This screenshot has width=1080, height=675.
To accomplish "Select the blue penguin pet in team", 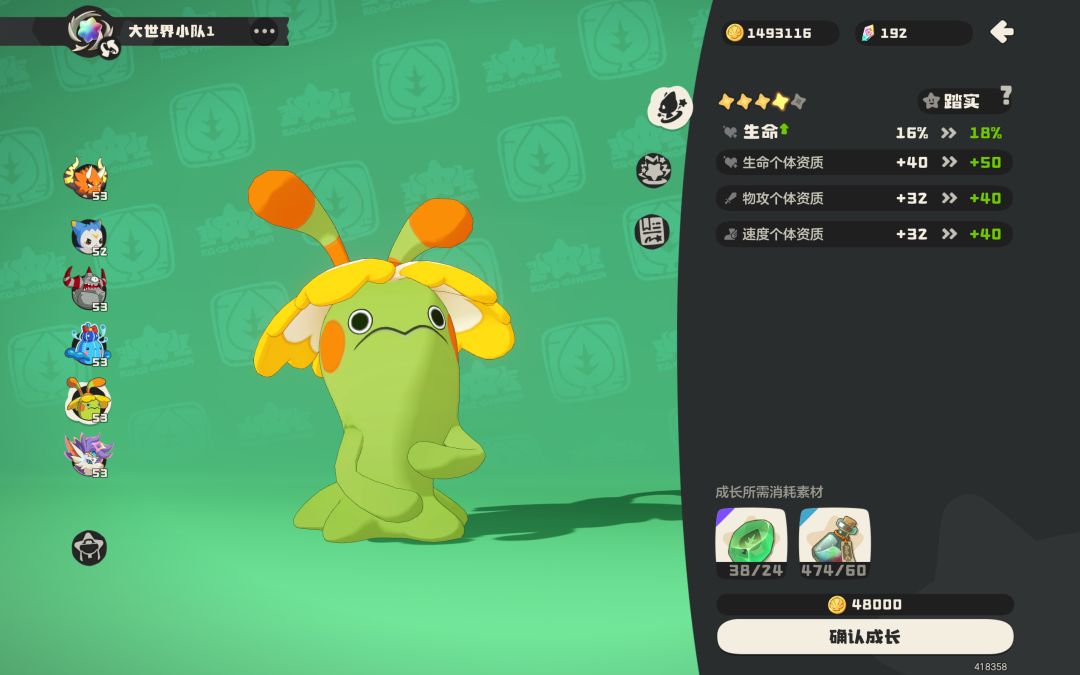I will pyautogui.click(x=88, y=236).
